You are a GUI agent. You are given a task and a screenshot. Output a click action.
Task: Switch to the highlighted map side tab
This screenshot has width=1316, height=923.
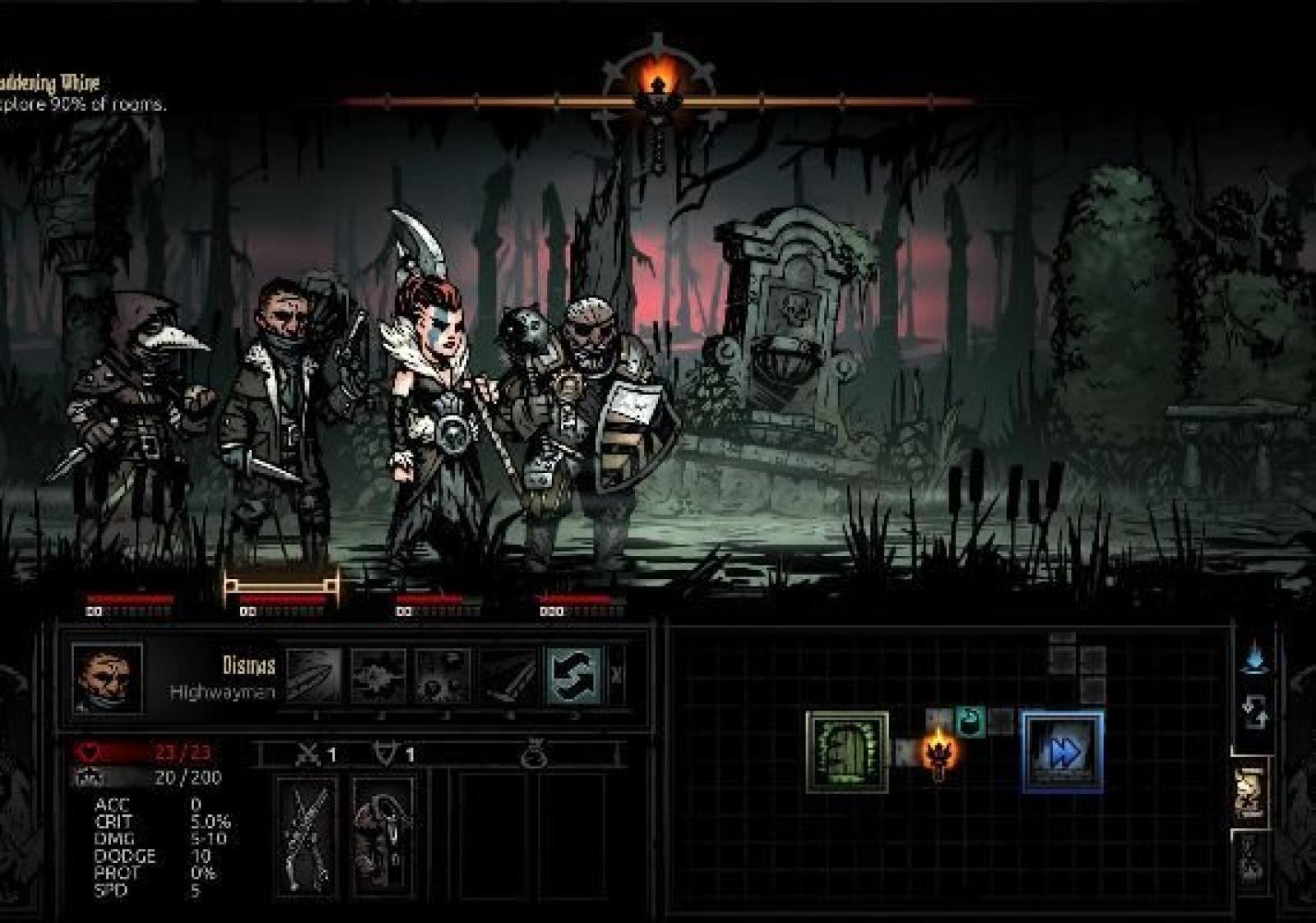click(x=1250, y=793)
